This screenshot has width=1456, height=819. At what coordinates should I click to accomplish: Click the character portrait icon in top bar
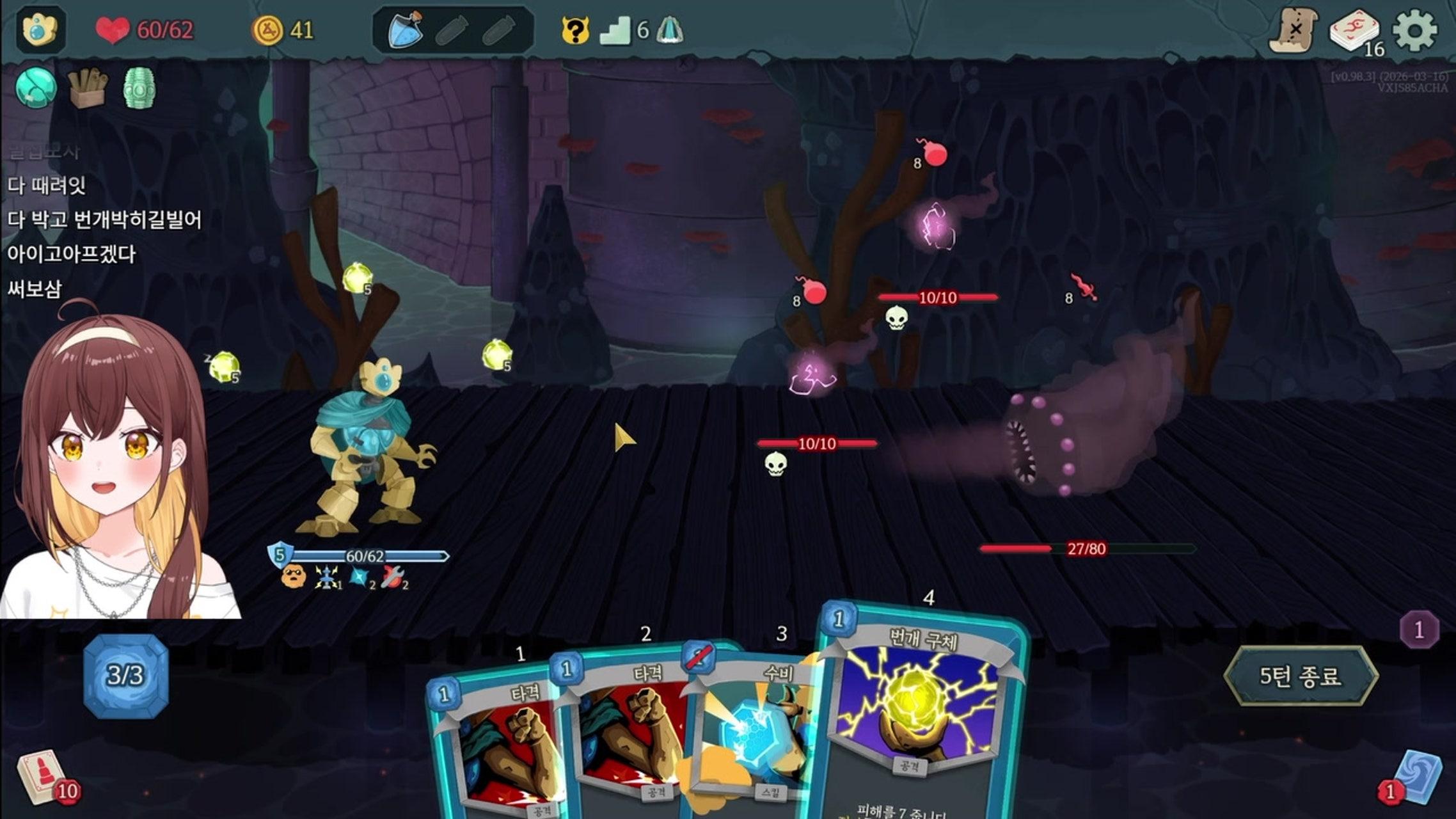point(40,29)
